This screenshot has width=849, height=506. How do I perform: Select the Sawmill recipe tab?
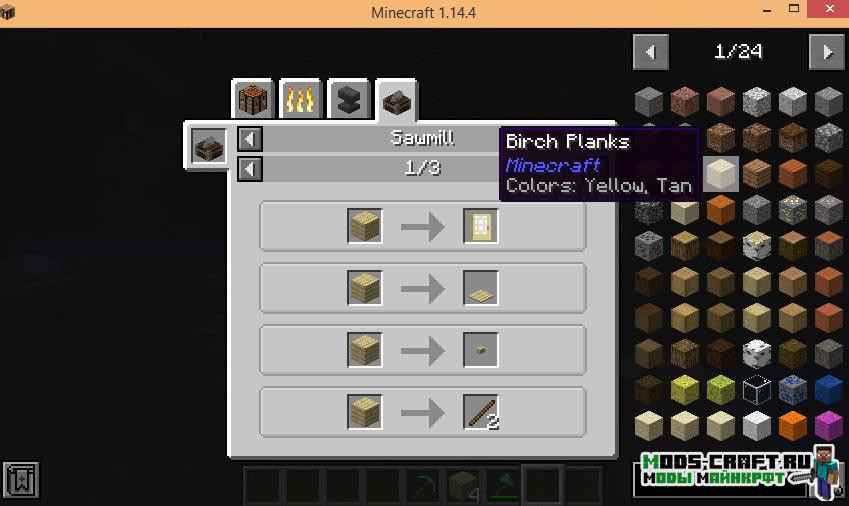tap(397, 100)
